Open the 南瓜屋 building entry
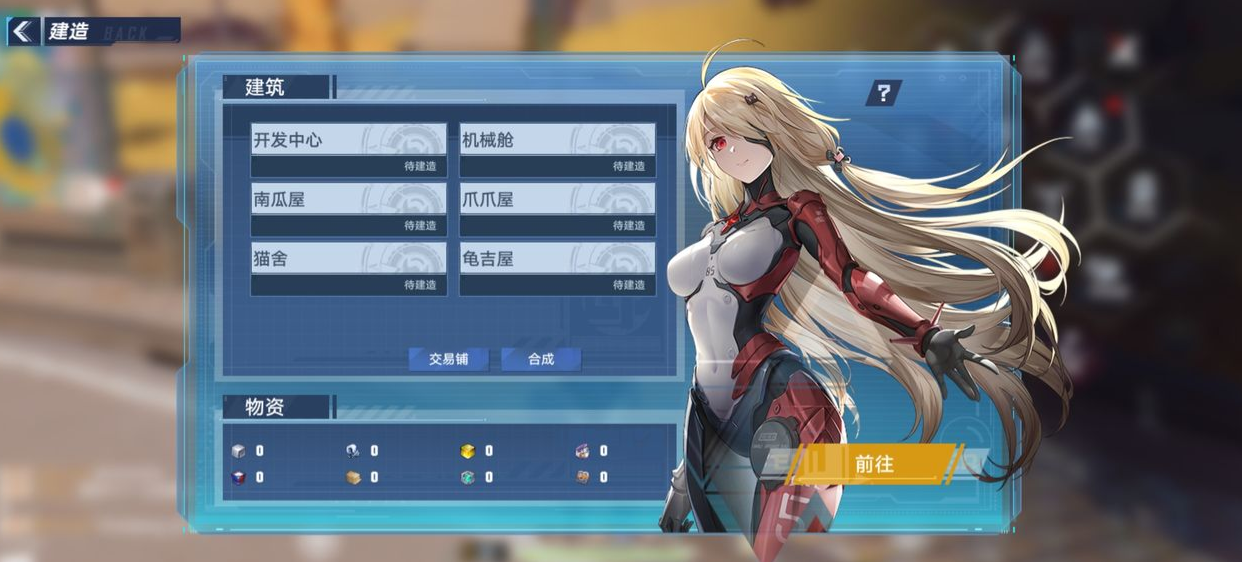The width and height of the screenshot is (1242, 562). [x=348, y=209]
